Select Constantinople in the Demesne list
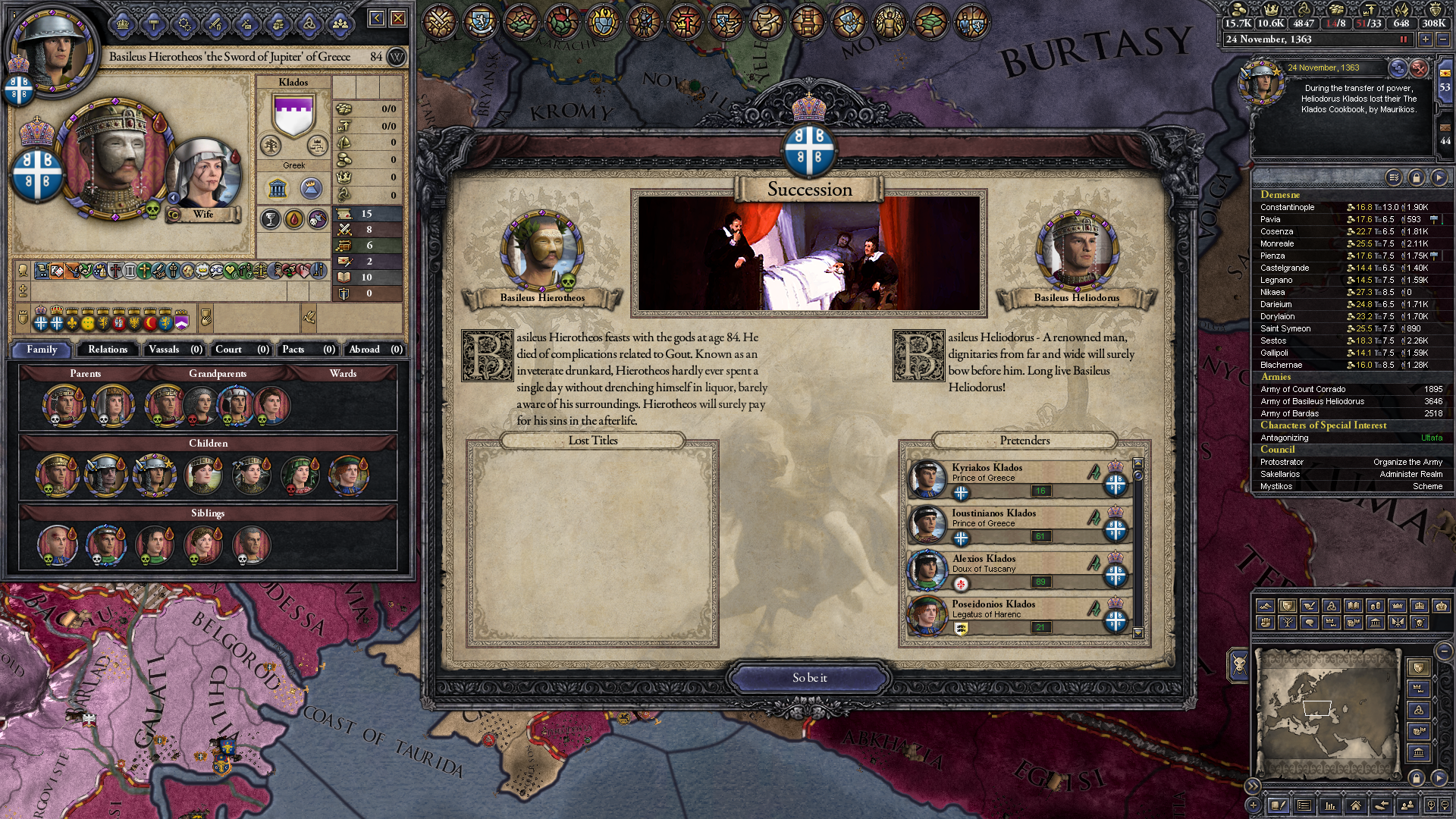The height and width of the screenshot is (819, 1456). (x=1288, y=207)
